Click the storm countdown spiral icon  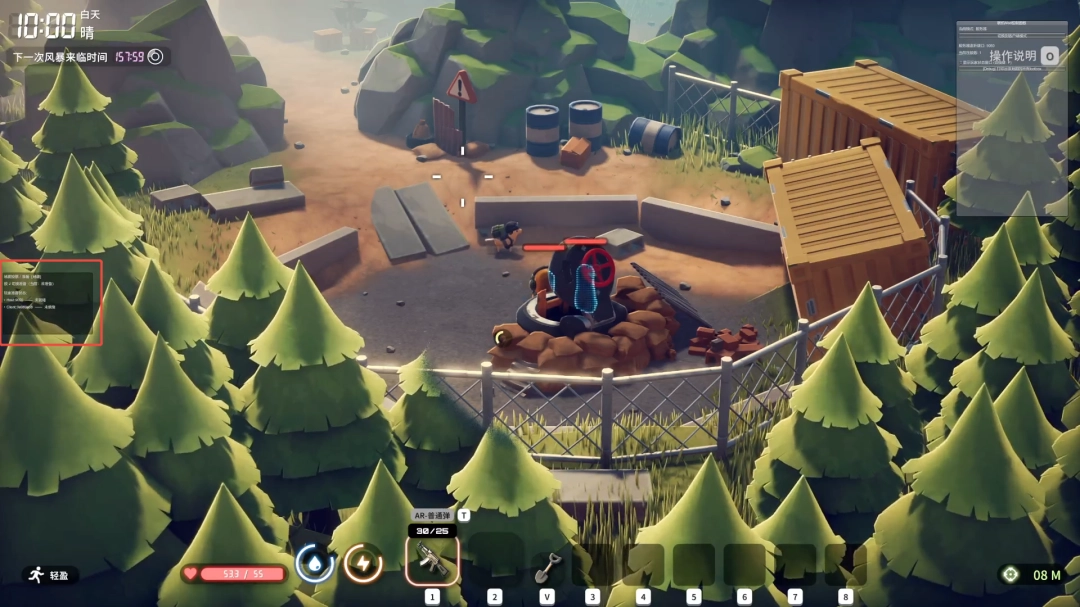tap(155, 57)
